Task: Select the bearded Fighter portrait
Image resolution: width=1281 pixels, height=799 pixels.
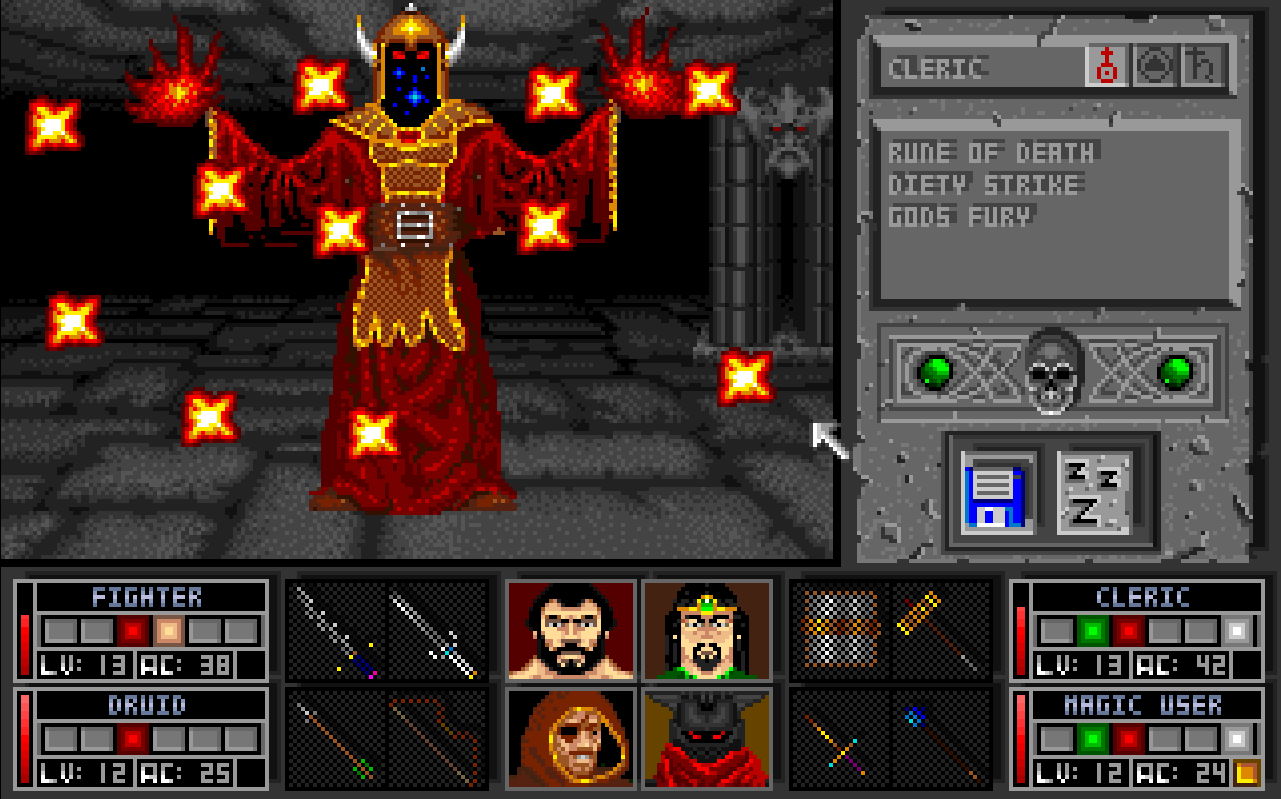Action: (x=571, y=630)
